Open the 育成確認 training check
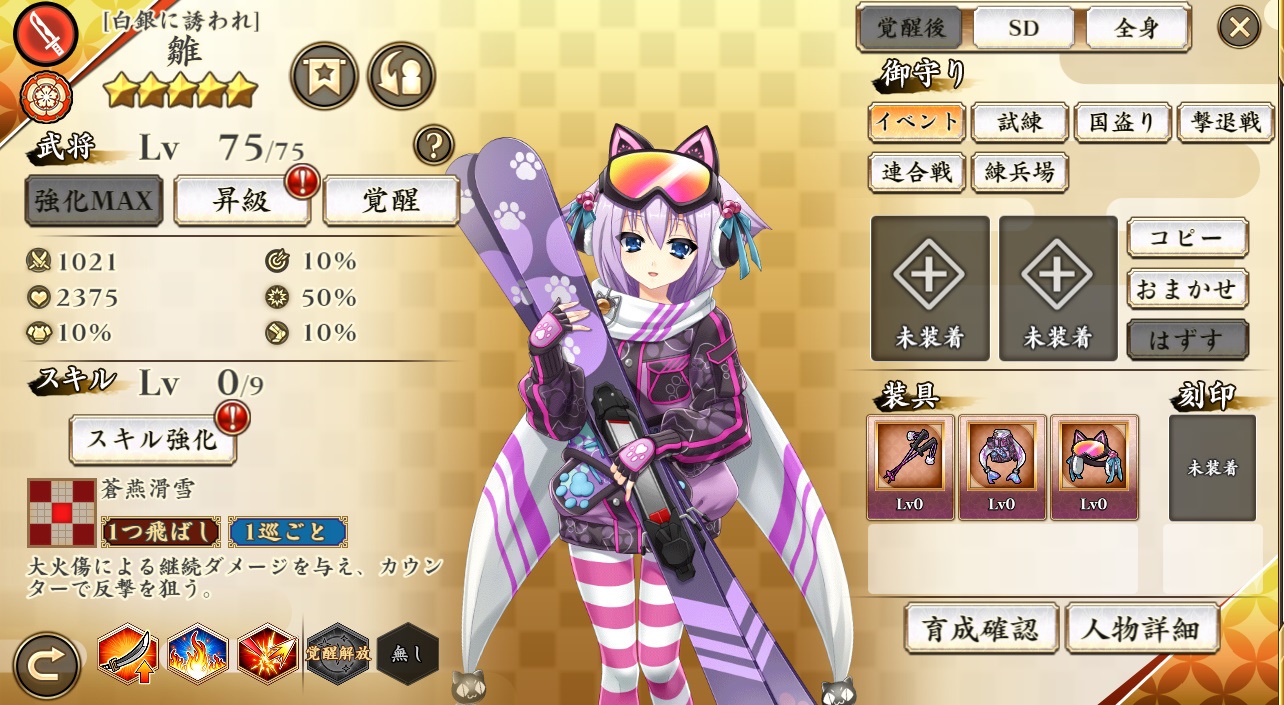Screen dimensions: 1284x705 tap(981, 629)
